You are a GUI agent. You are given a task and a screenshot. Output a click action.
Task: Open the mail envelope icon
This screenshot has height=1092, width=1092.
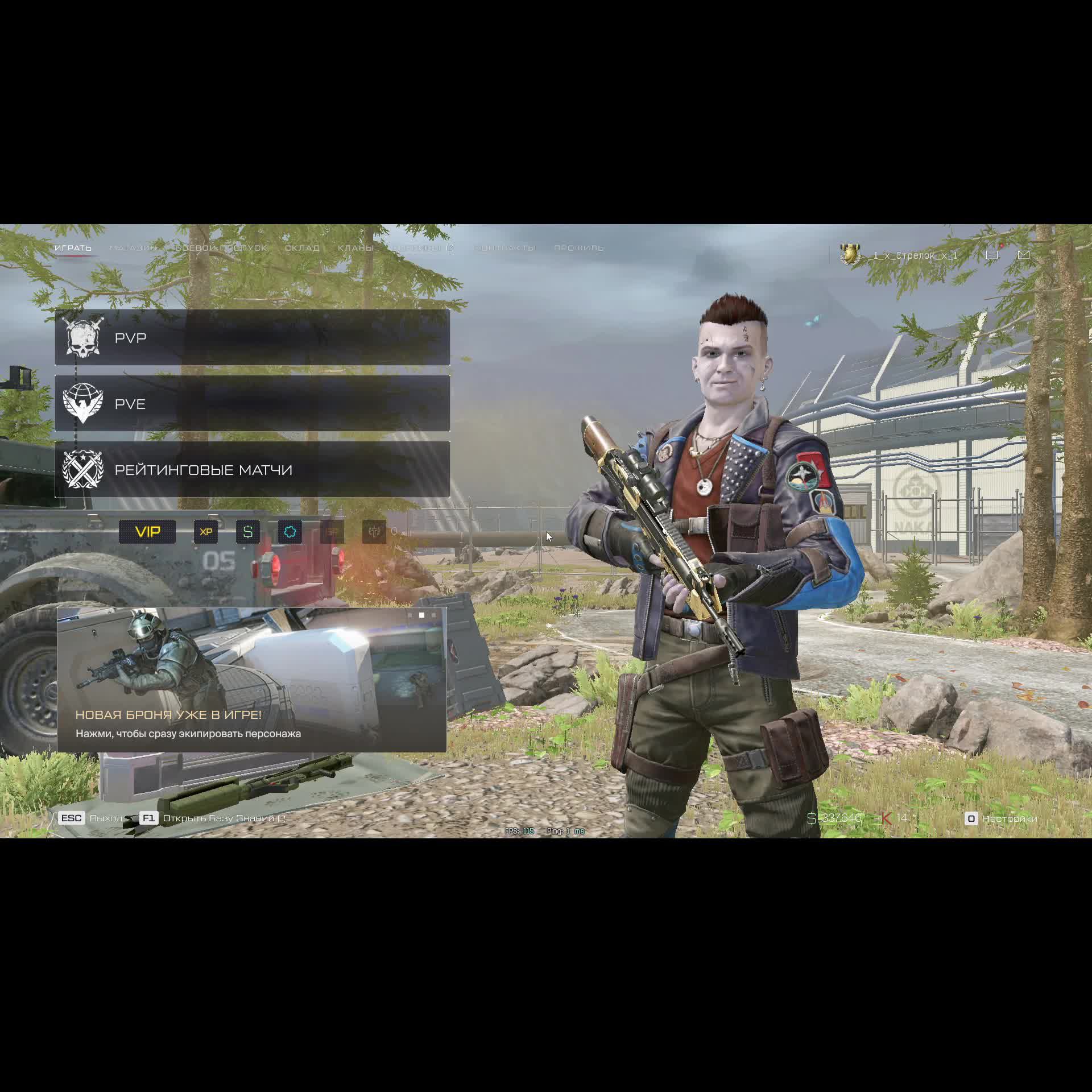1024,255
